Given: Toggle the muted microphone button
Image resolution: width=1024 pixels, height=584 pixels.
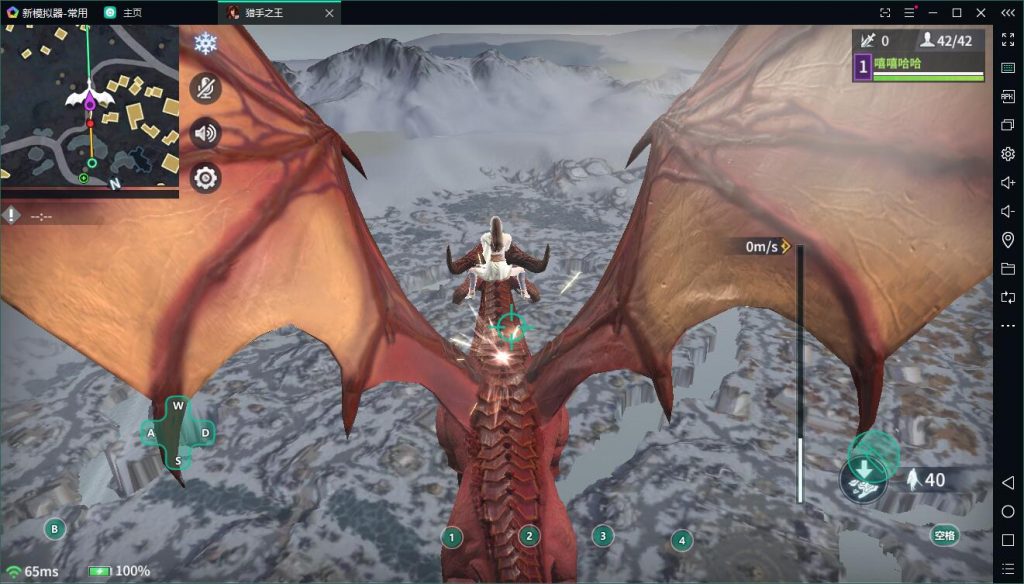Looking at the screenshot, I should (x=205, y=88).
